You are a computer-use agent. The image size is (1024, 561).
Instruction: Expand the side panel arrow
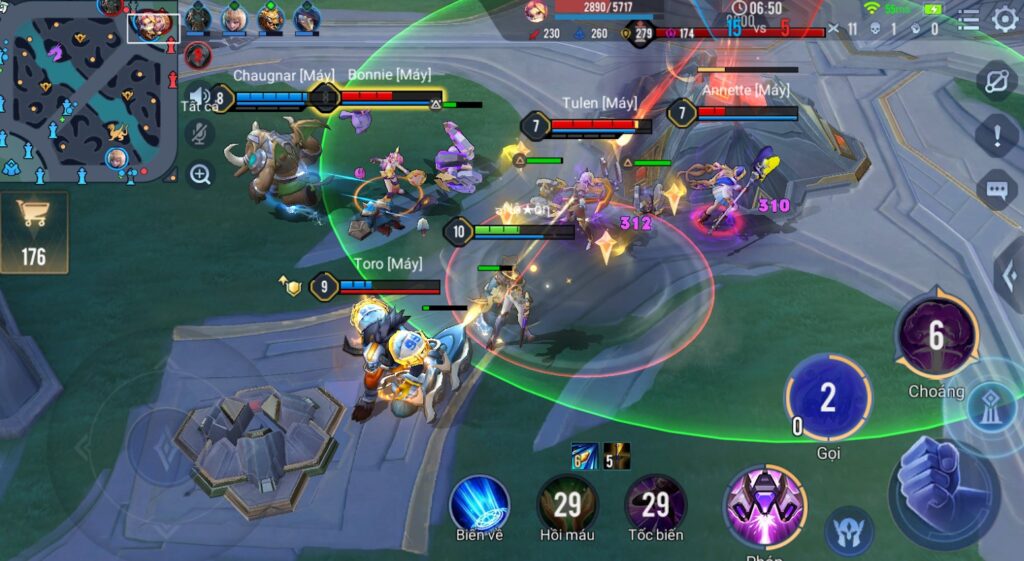tap(1010, 274)
